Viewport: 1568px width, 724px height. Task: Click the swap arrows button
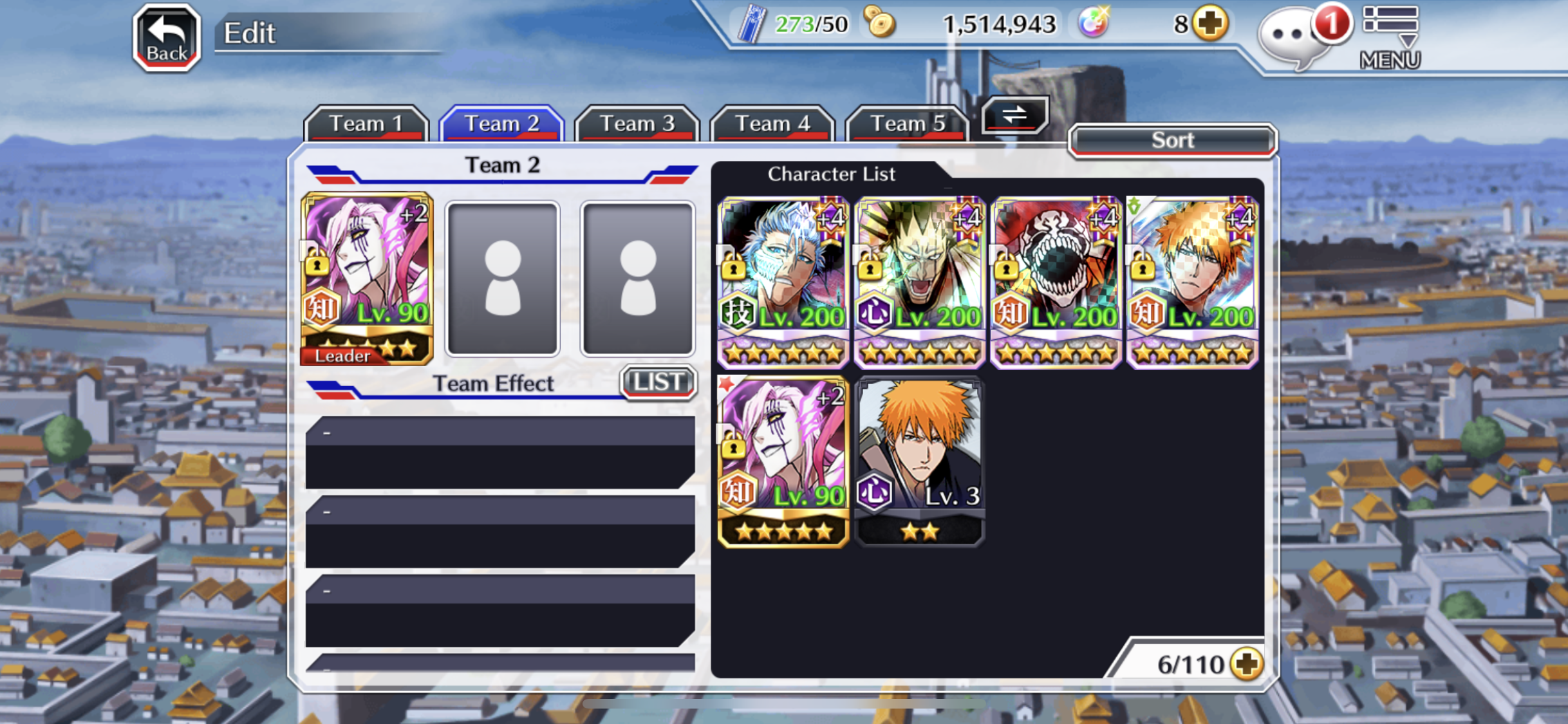1014,115
